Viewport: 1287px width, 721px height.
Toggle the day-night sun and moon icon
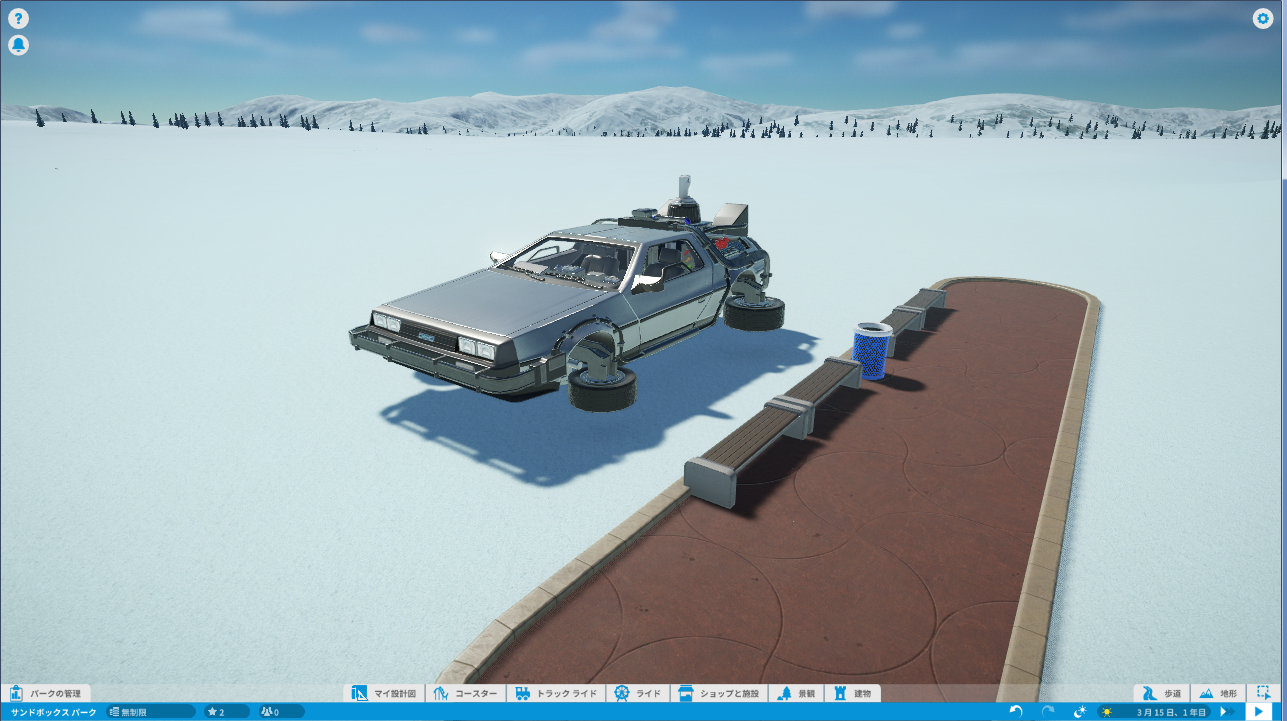point(1080,711)
